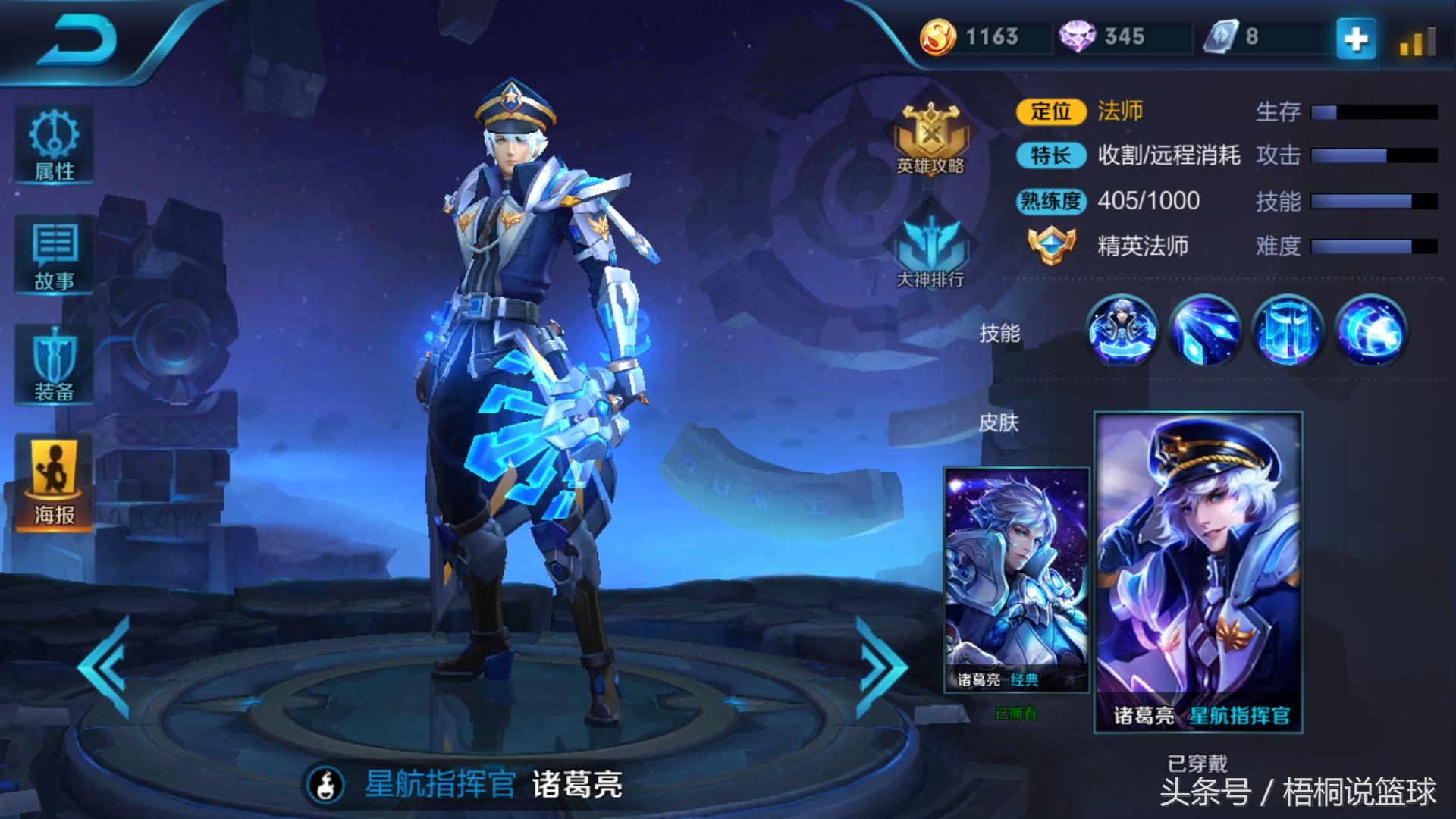Select the blue shield-shaped skill icon
The width and height of the screenshot is (1456, 819).
click(1288, 331)
